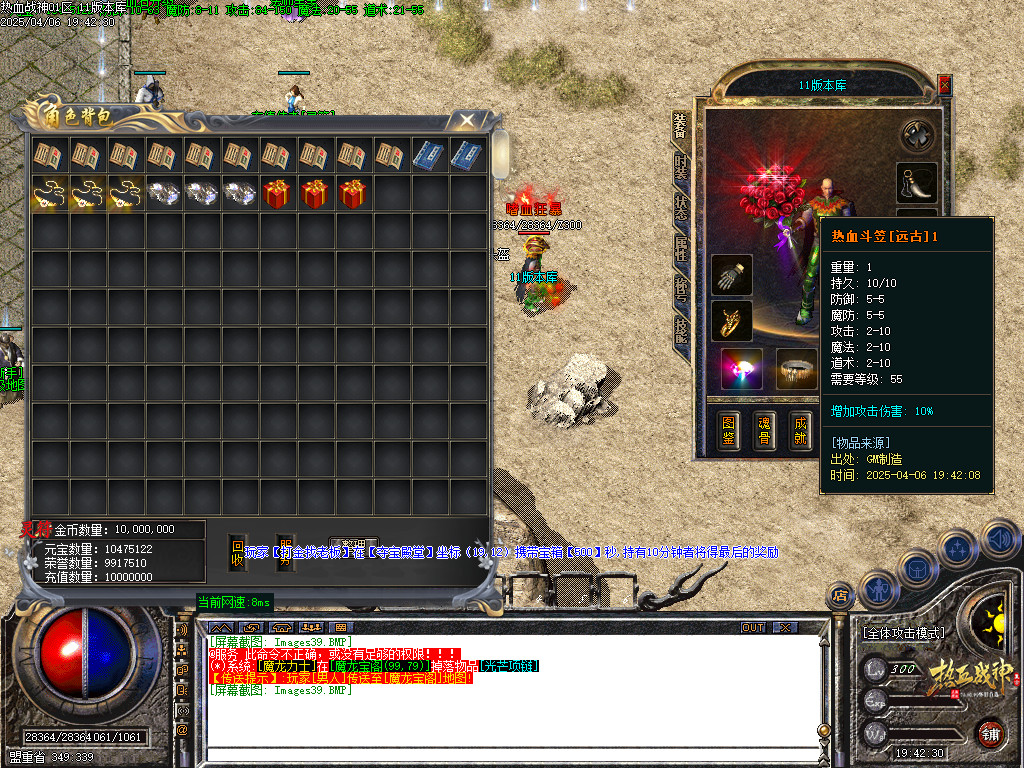Switch to the 技能 skills tab
Viewport: 1024px width, 768px height.
pyautogui.click(x=682, y=330)
